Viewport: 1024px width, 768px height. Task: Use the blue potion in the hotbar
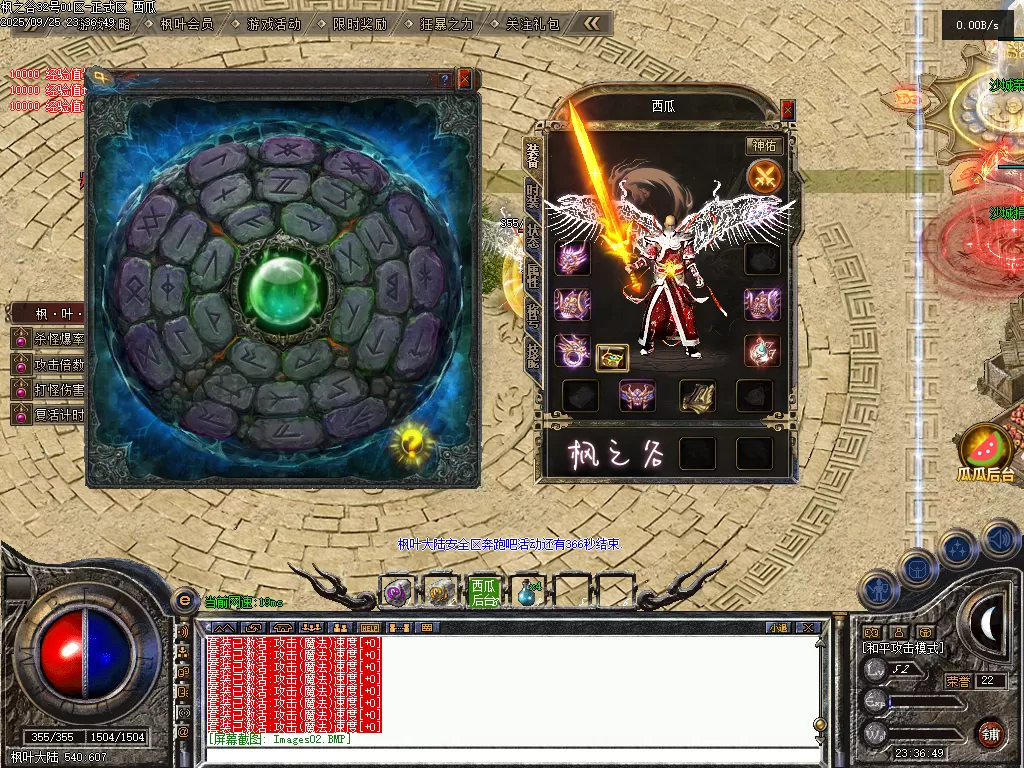pos(527,593)
